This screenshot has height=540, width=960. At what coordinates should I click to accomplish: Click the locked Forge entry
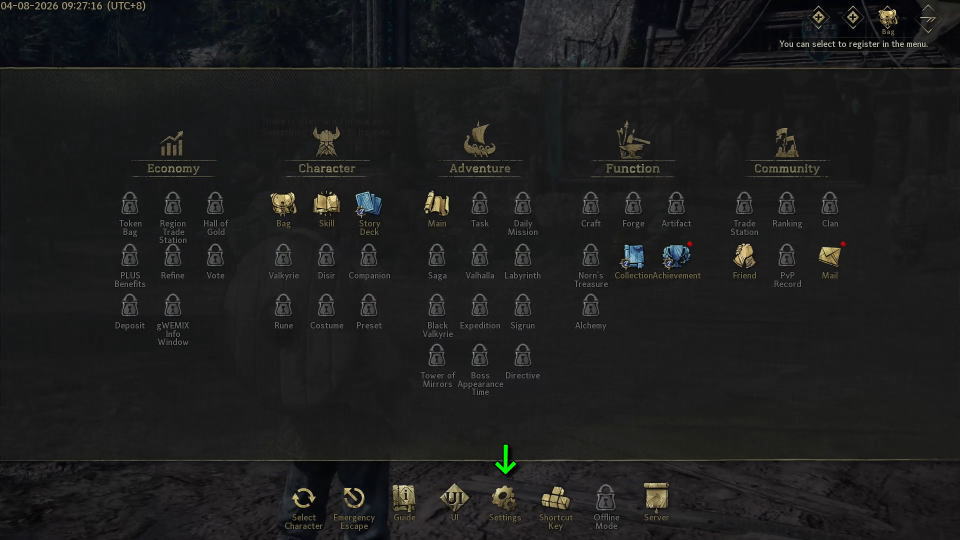click(x=633, y=205)
